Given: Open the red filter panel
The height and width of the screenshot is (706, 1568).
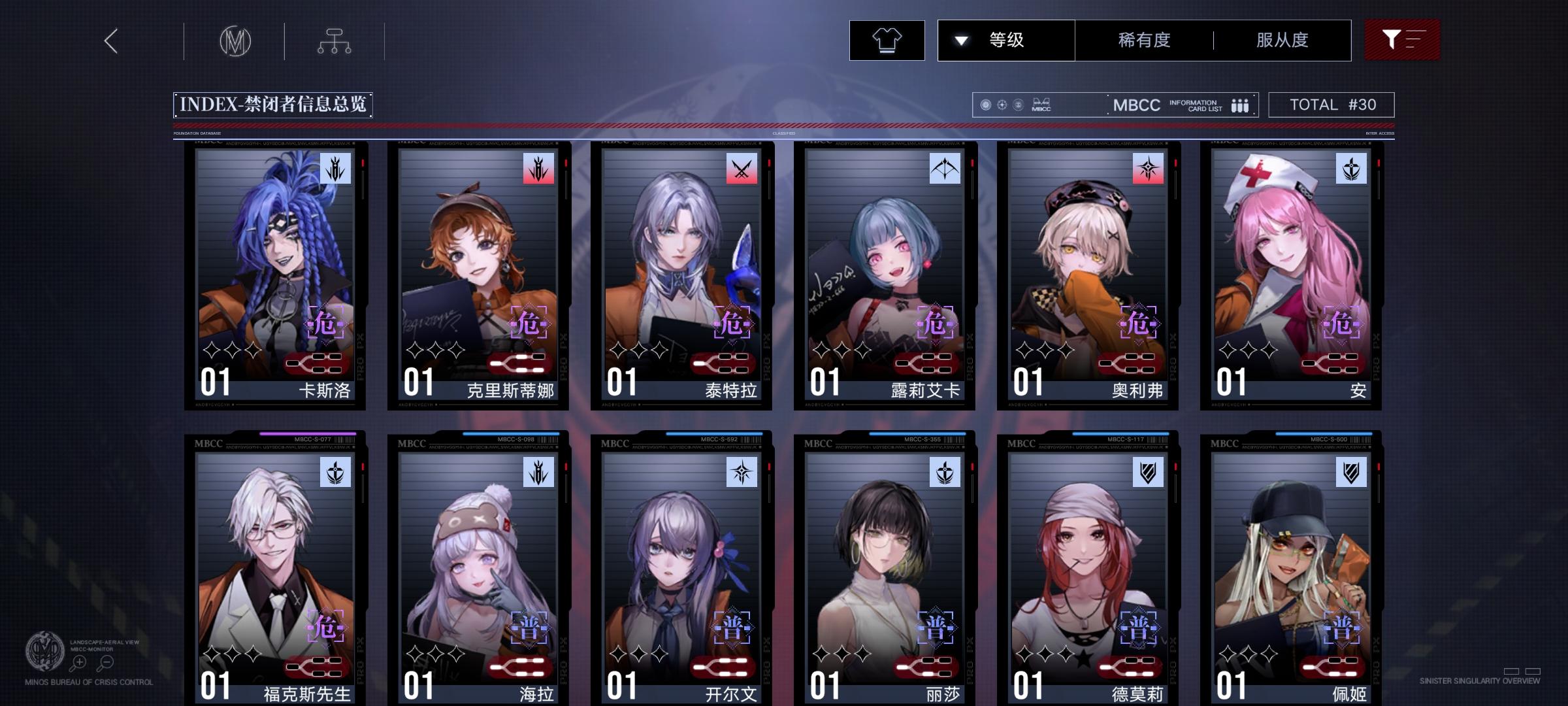Looking at the screenshot, I should [x=1402, y=40].
